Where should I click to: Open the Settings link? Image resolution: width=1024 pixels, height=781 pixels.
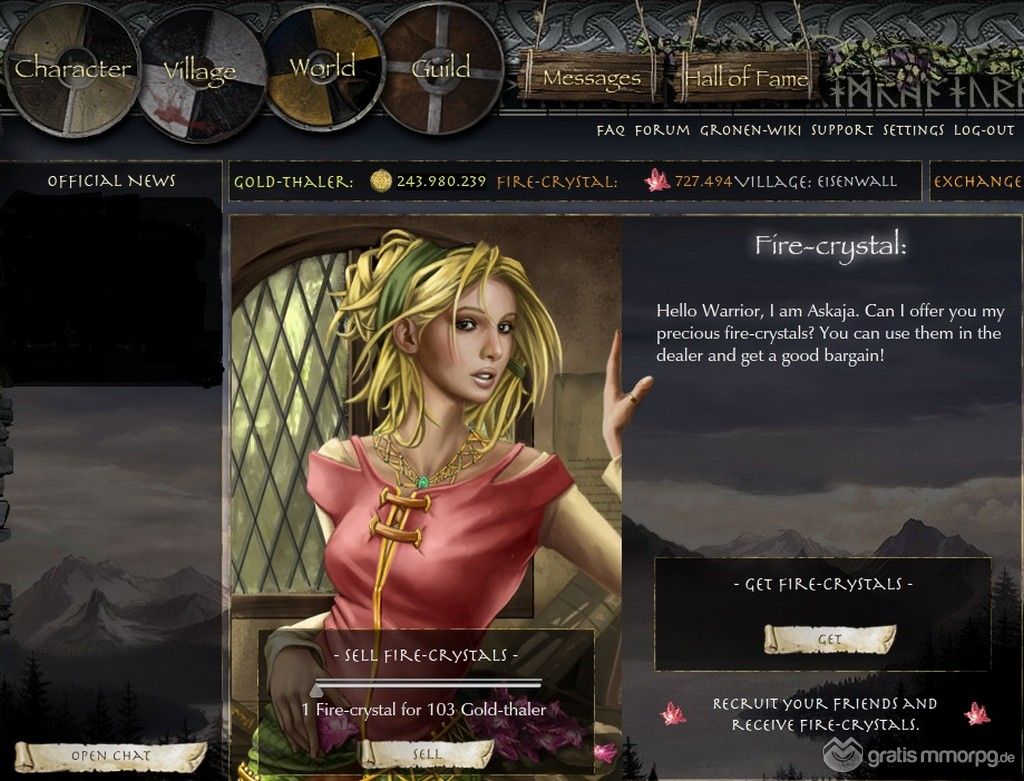(x=913, y=130)
